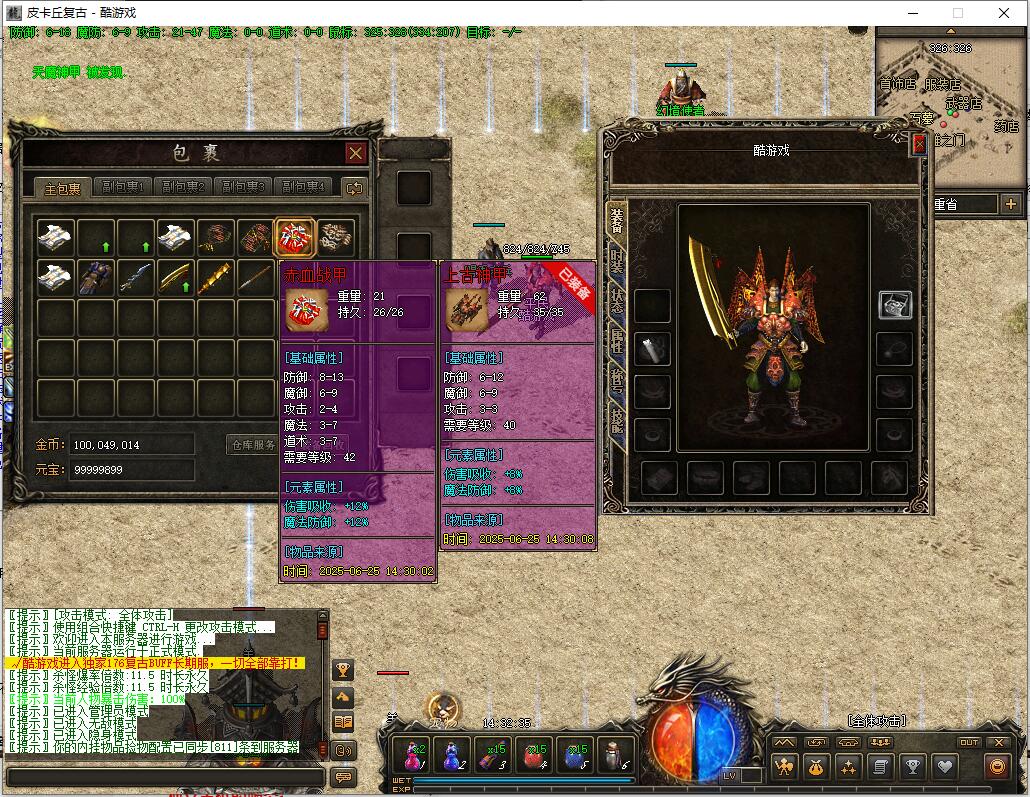Open the 副包裹3 bag tab
The image size is (1030, 797).
(x=244, y=187)
